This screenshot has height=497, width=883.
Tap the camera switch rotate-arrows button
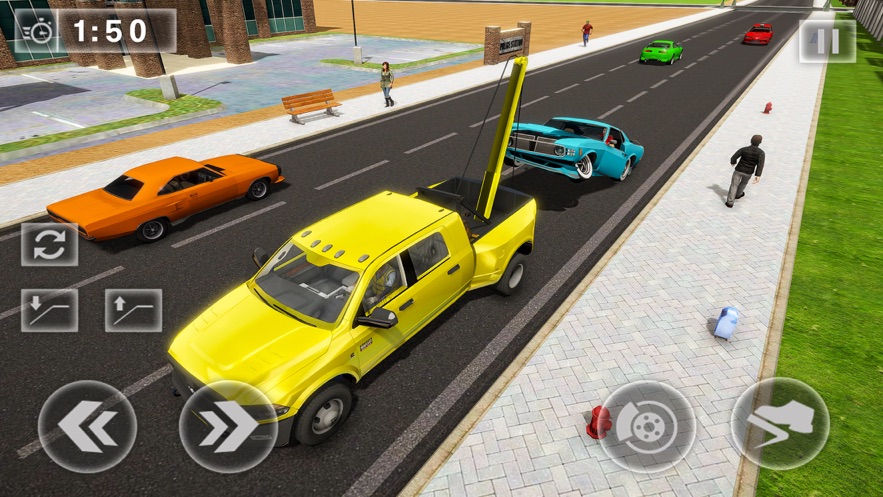[x=49, y=245]
